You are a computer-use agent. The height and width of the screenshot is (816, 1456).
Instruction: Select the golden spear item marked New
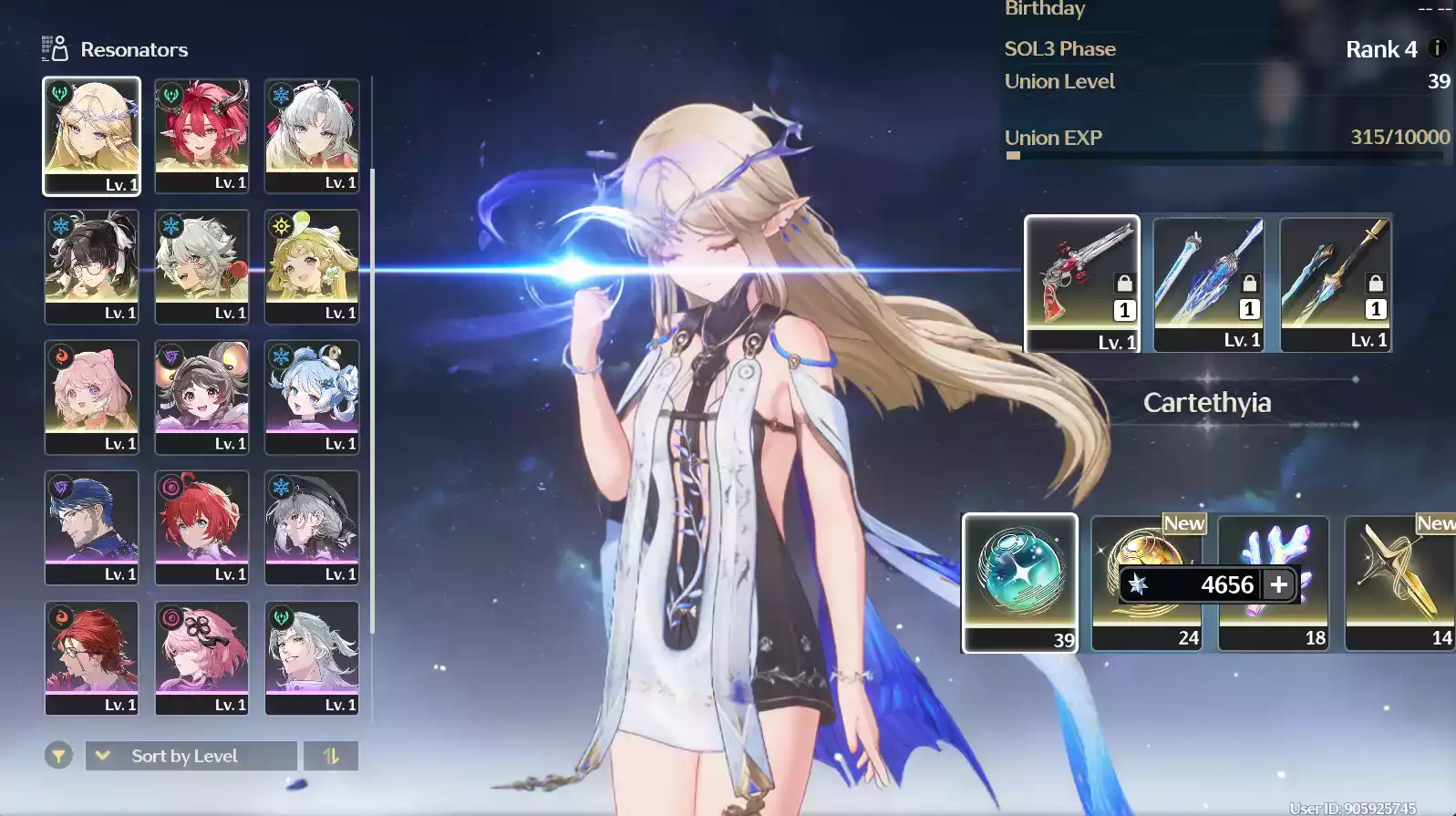(x=1399, y=582)
